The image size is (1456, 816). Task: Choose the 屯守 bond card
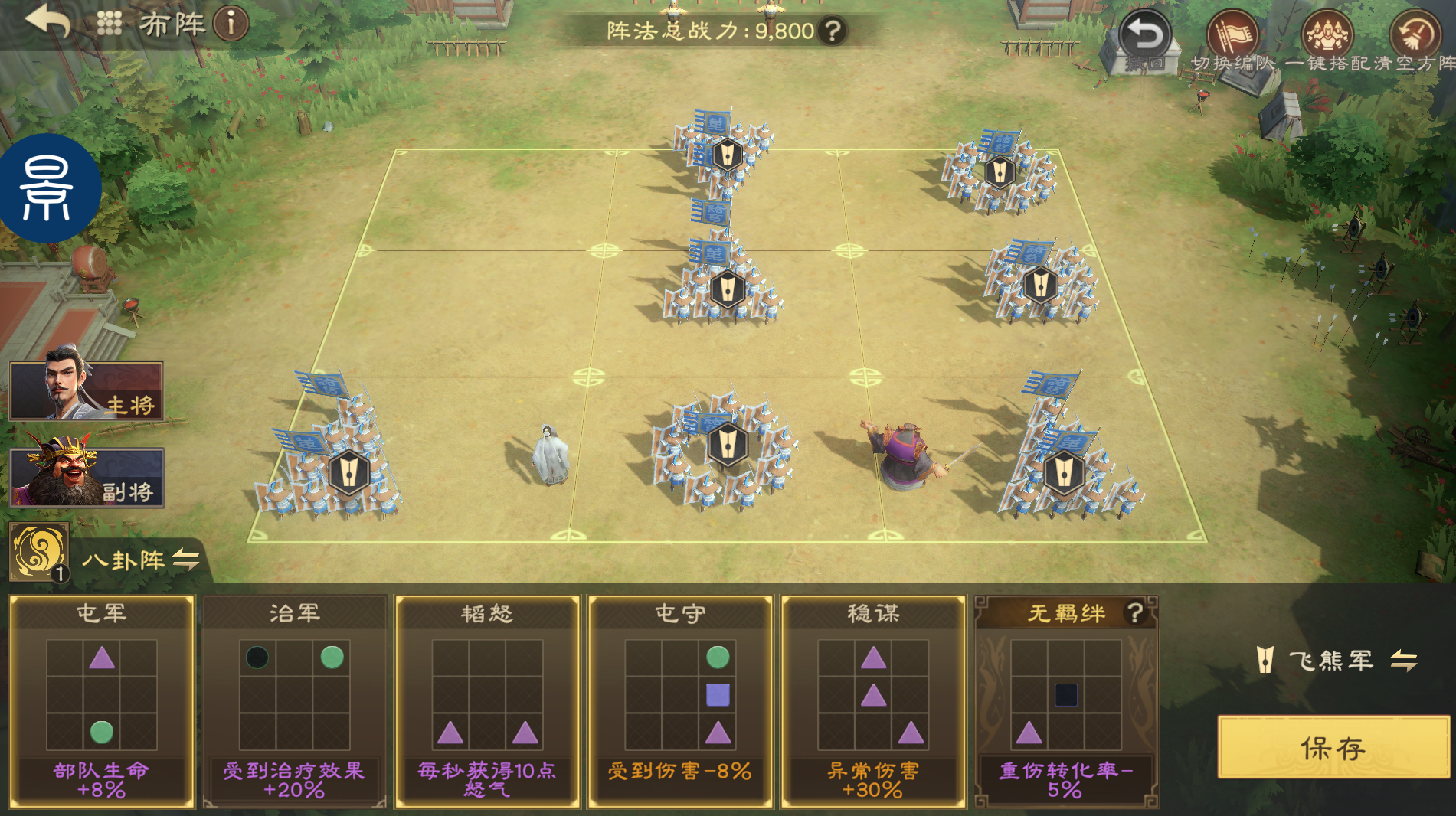pyautogui.click(x=680, y=701)
